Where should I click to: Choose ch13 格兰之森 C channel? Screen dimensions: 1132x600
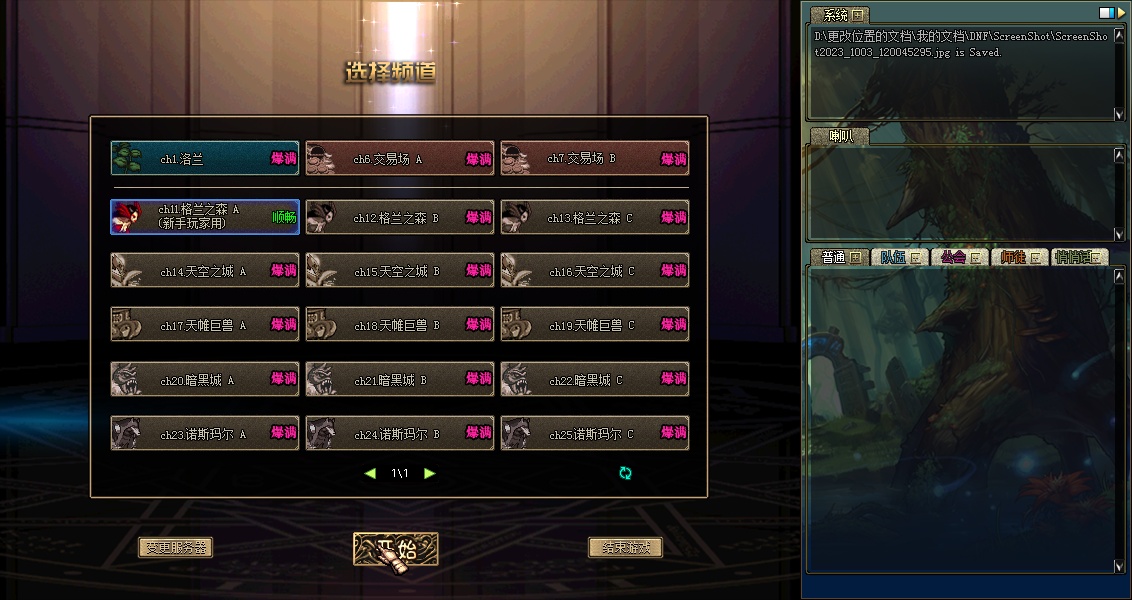click(594, 217)
